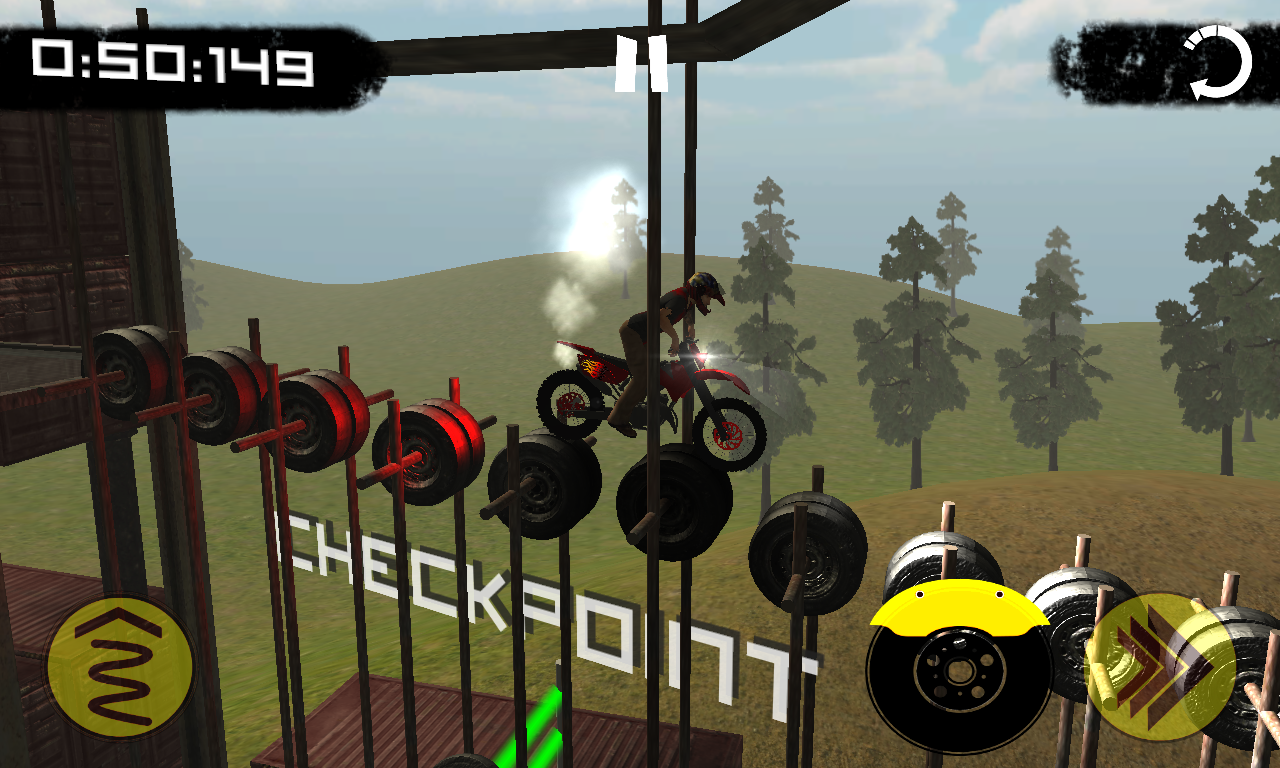Image resolution: width=1280 pixels, height=768 pixels.
Task: Hit the brake disc button
Action: 959,666
